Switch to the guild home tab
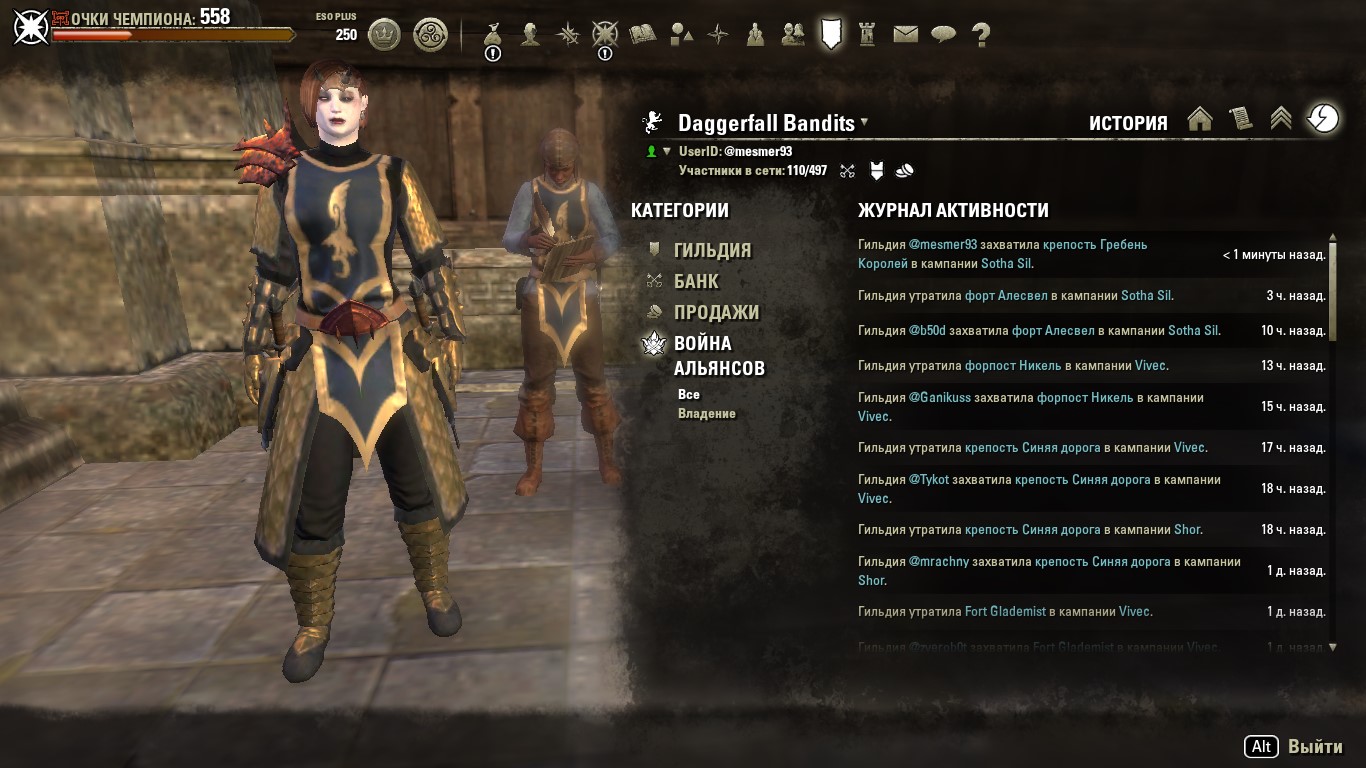Image resolution: width=1366 pixels, height=768 pixels. click(x=1200, y=119)
